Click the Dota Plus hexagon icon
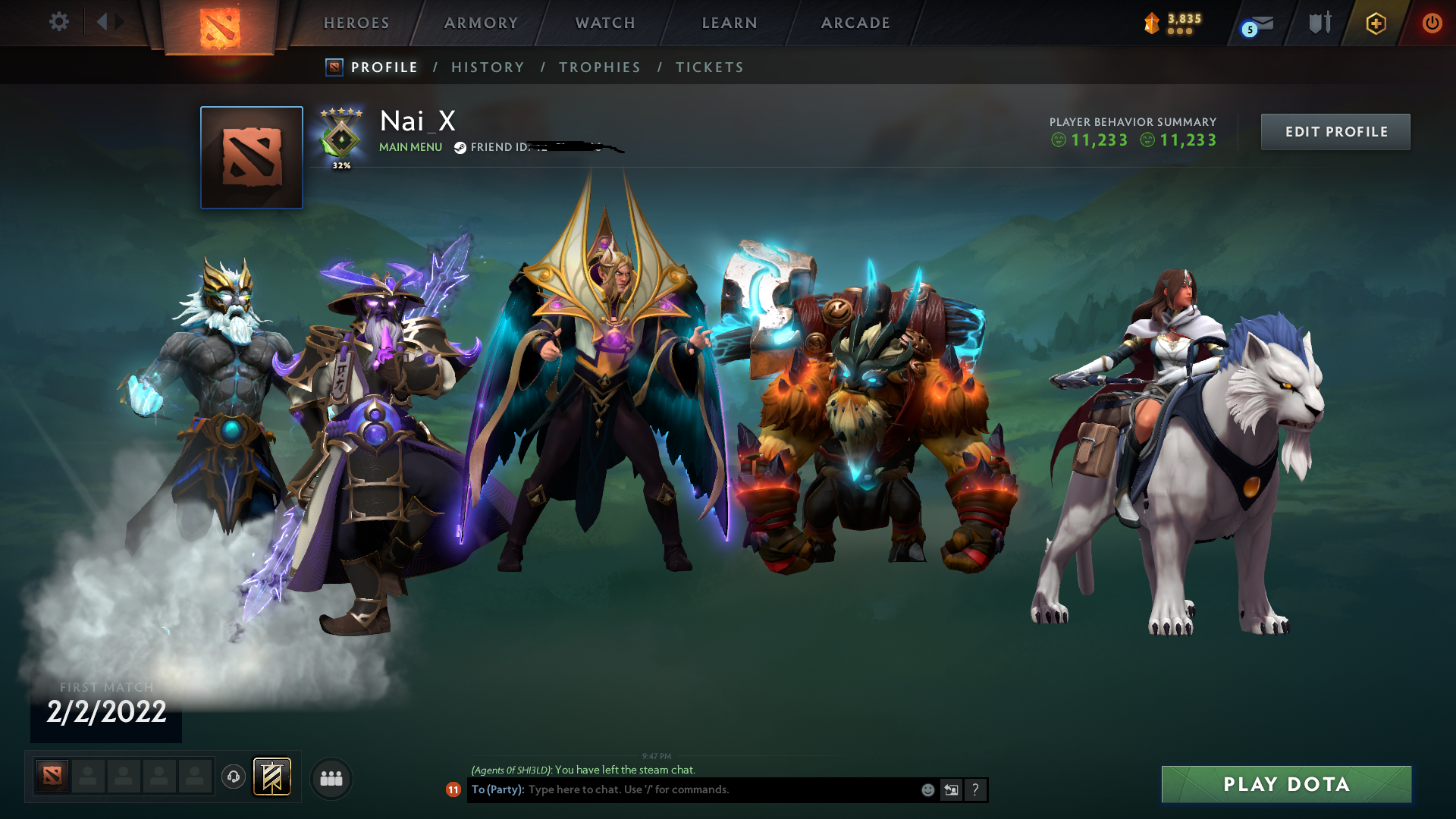This screenshot has width=1456, height=819. pyautogui.click(x=1374, y=23)
